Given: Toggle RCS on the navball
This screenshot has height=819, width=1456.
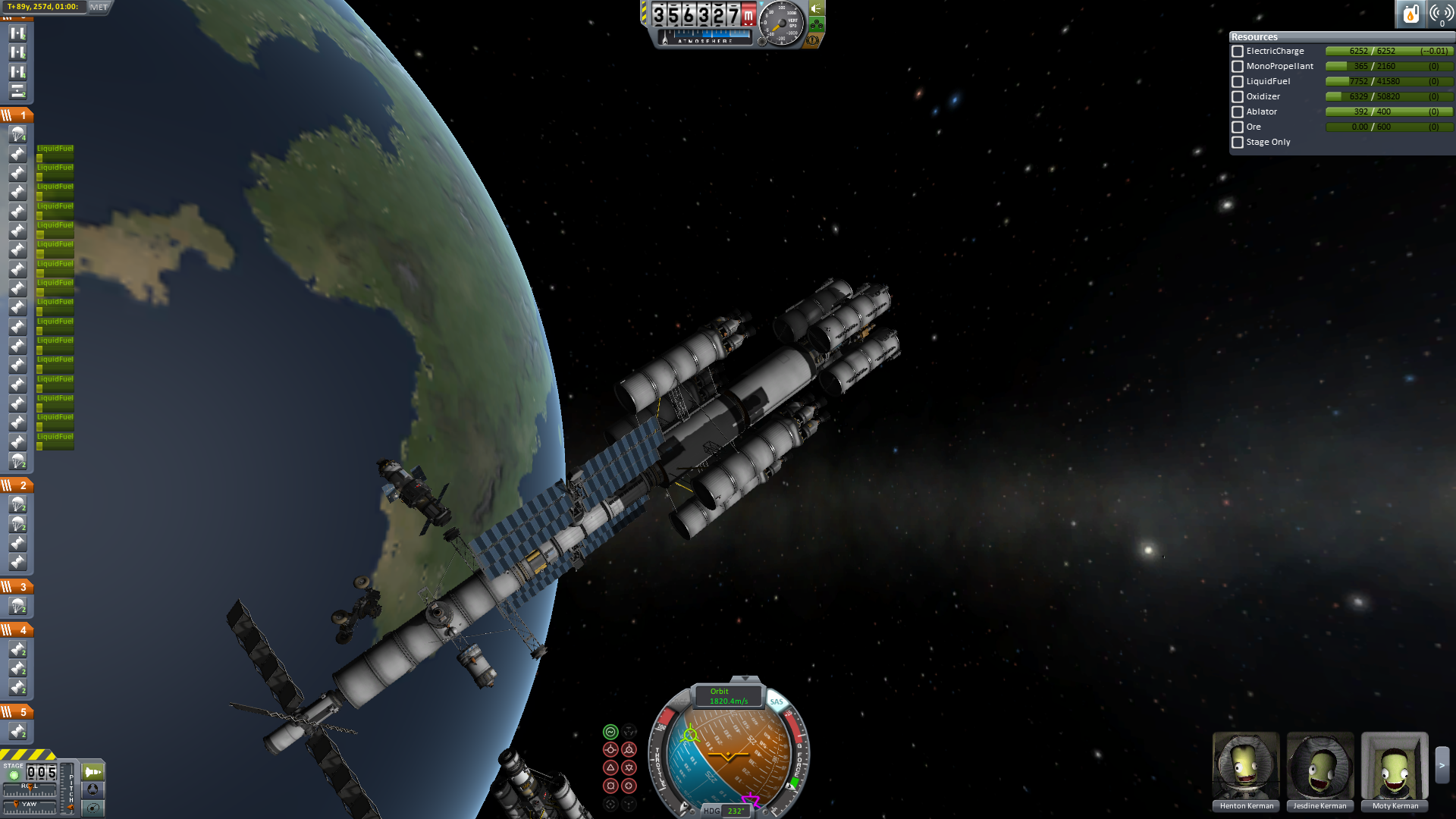Looking at the screenshot, I should pyautogui.click(x=680, y=702).
